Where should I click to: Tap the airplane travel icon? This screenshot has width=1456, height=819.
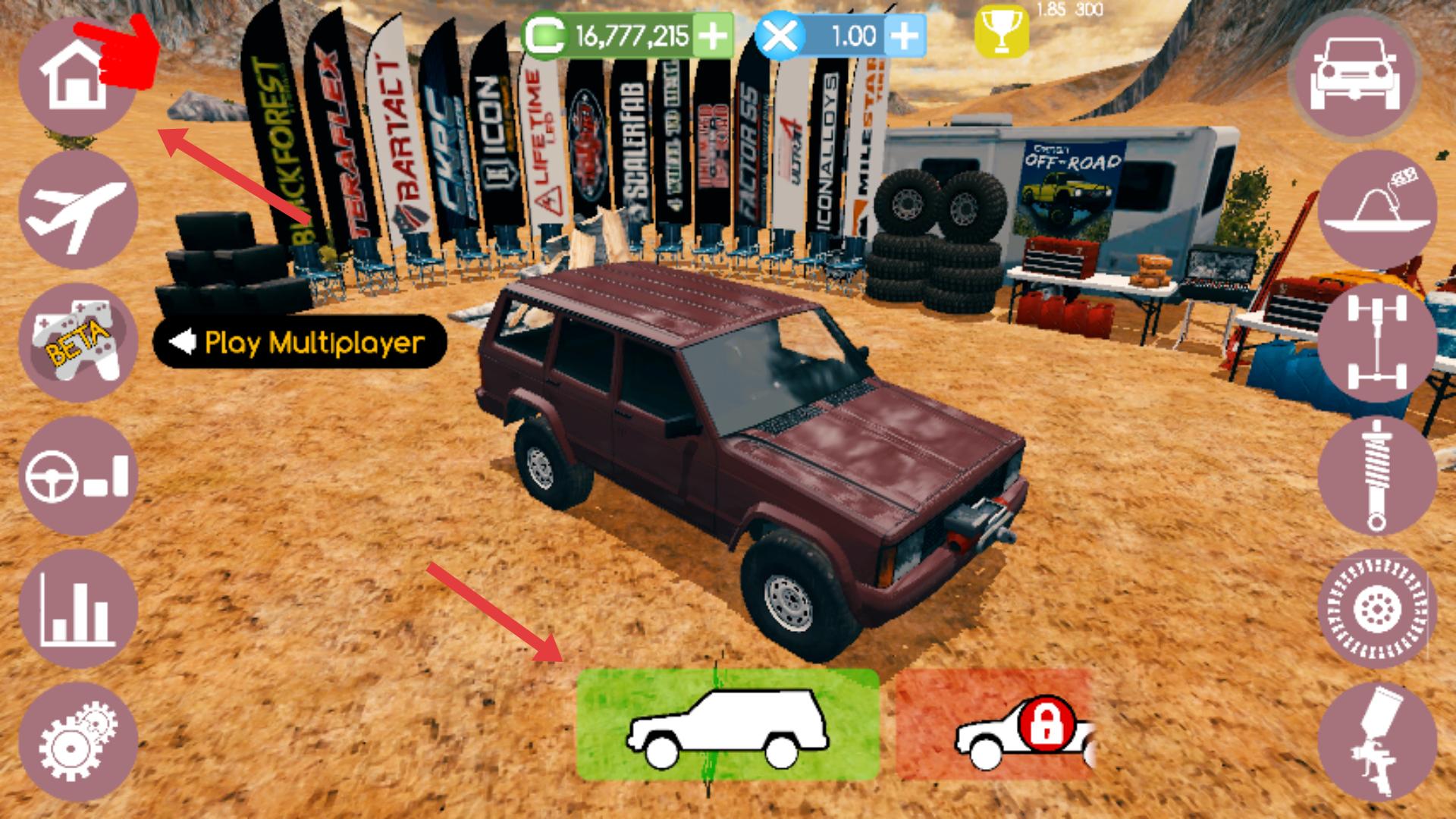[77, 210]
